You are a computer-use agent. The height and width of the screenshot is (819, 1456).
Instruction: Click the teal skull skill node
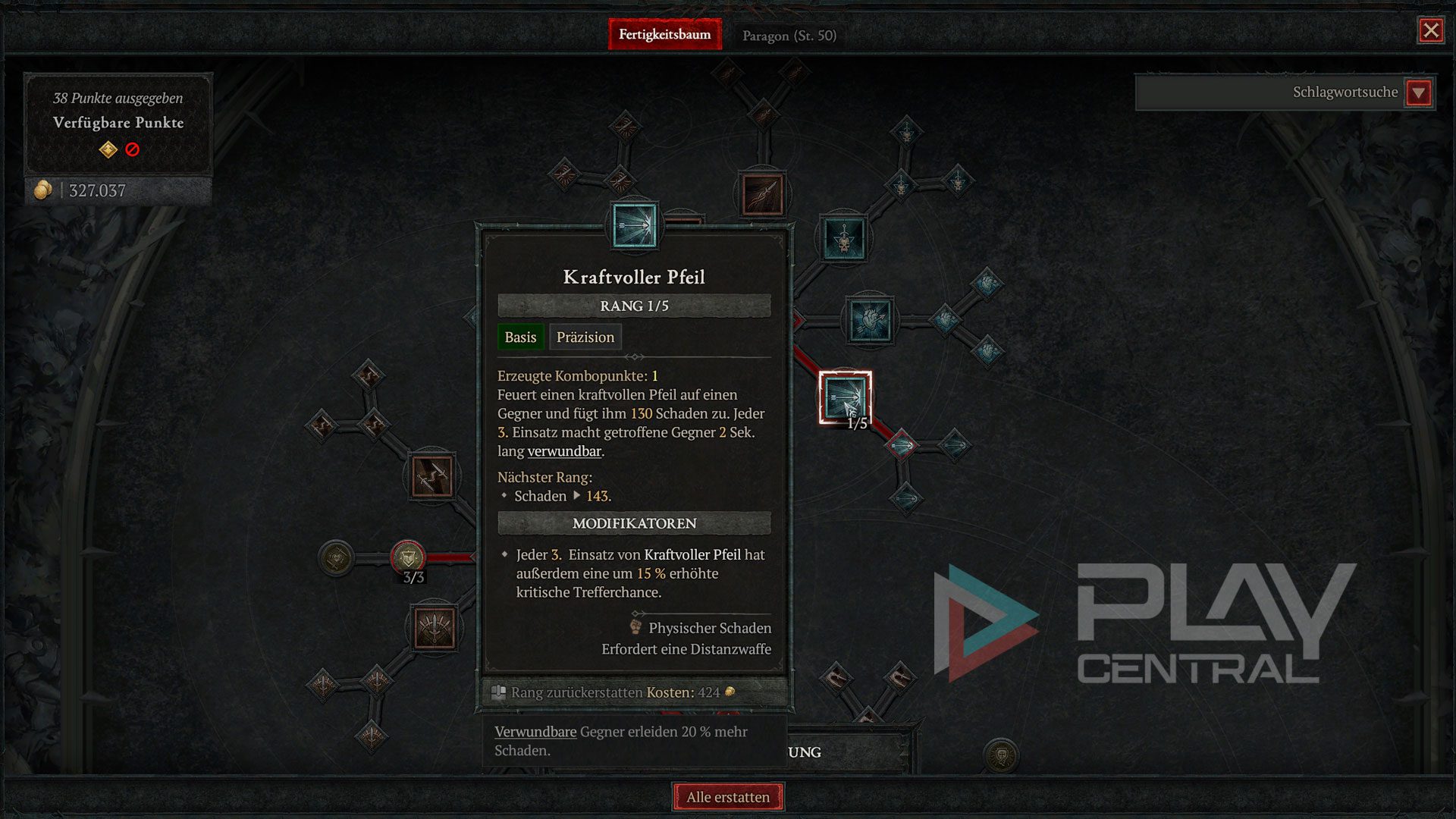click(x=843, y=239)
